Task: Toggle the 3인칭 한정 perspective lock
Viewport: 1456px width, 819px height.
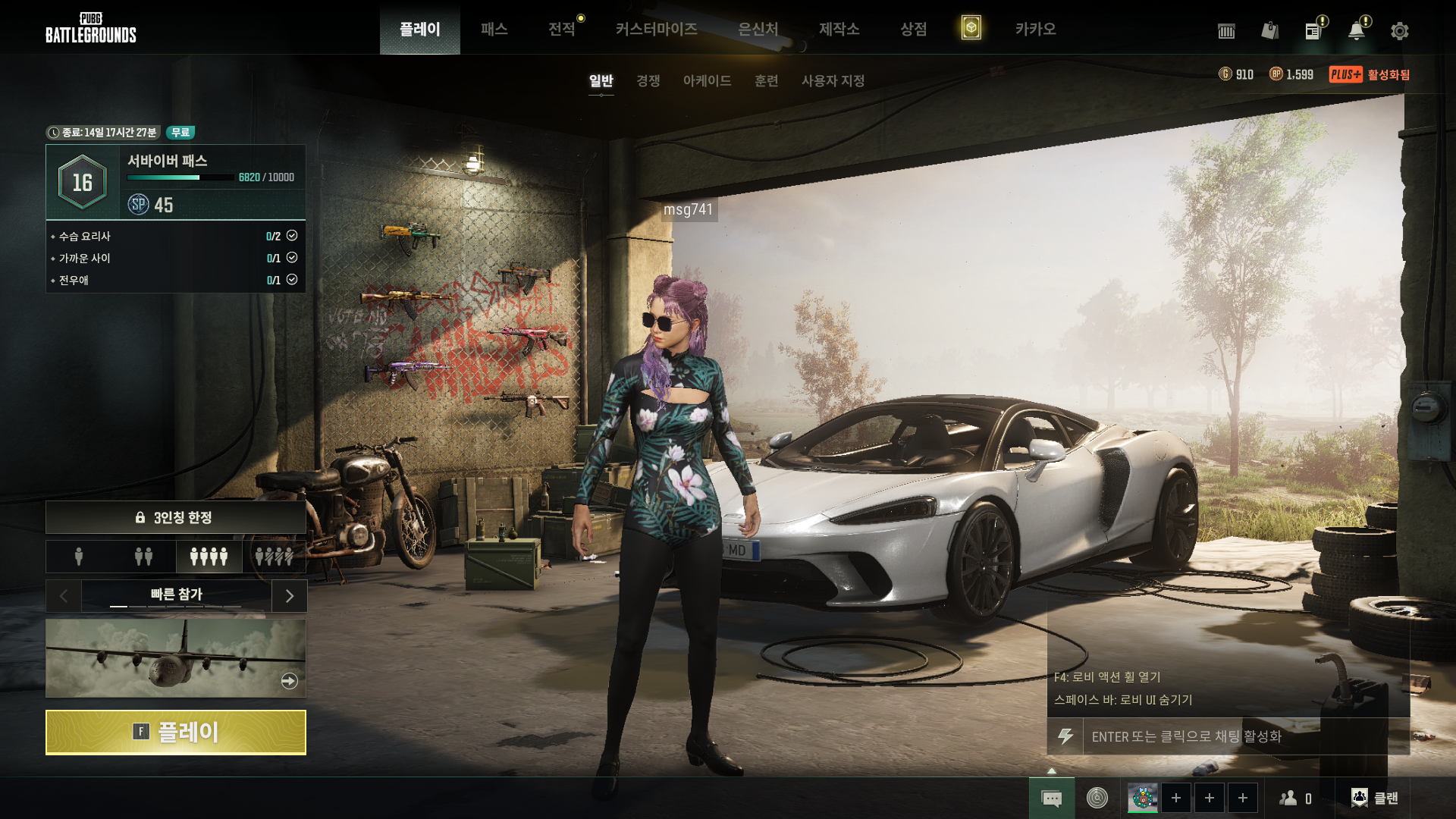Action: click(x=176, y=517)
